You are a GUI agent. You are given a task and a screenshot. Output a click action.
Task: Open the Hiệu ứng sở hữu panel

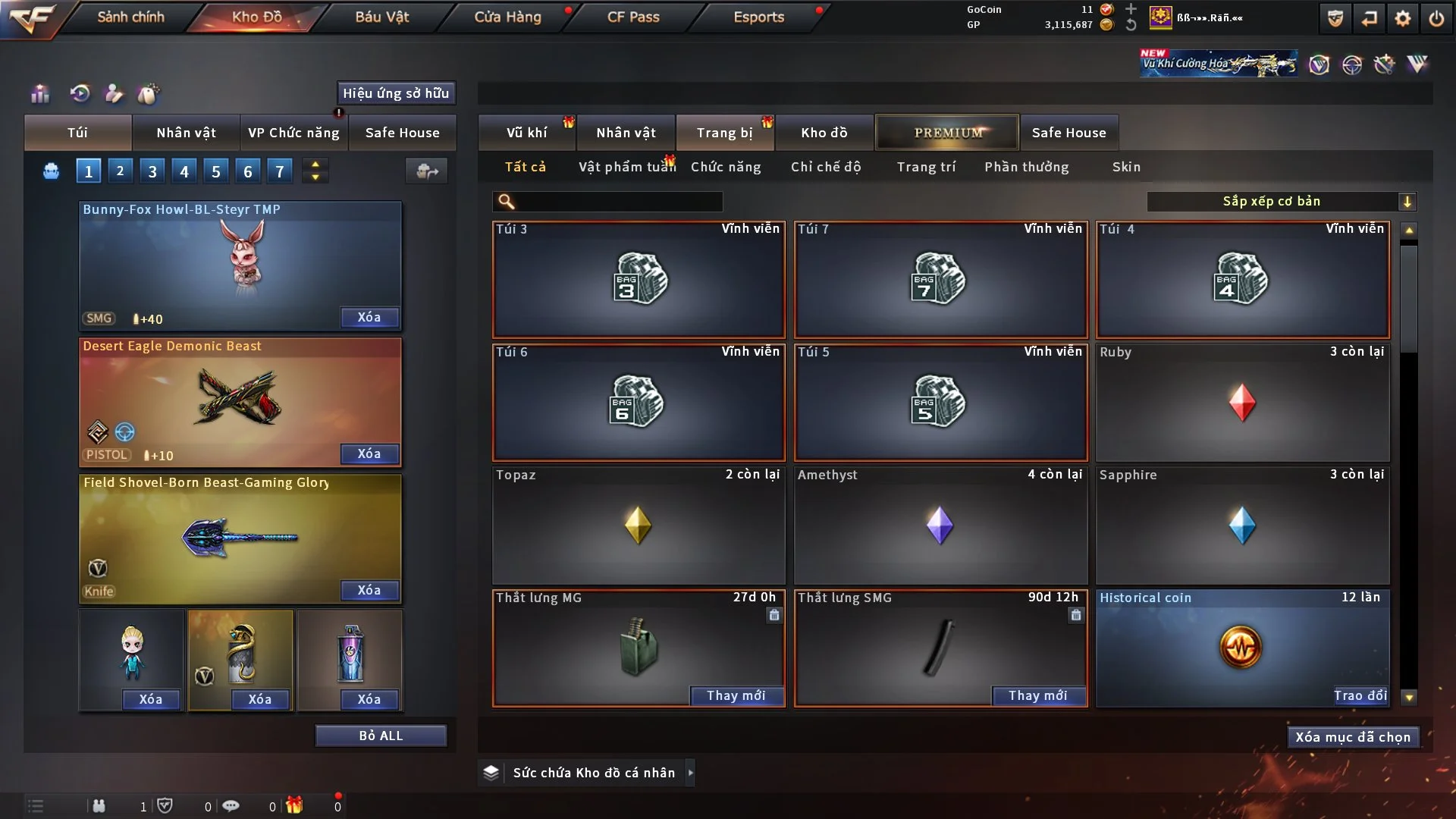(x=396, y=93)
